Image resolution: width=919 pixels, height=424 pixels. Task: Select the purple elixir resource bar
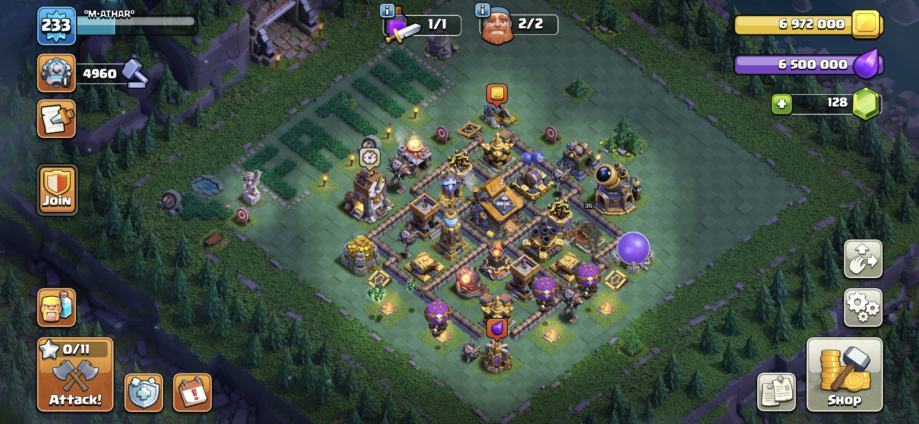(805, 65)
